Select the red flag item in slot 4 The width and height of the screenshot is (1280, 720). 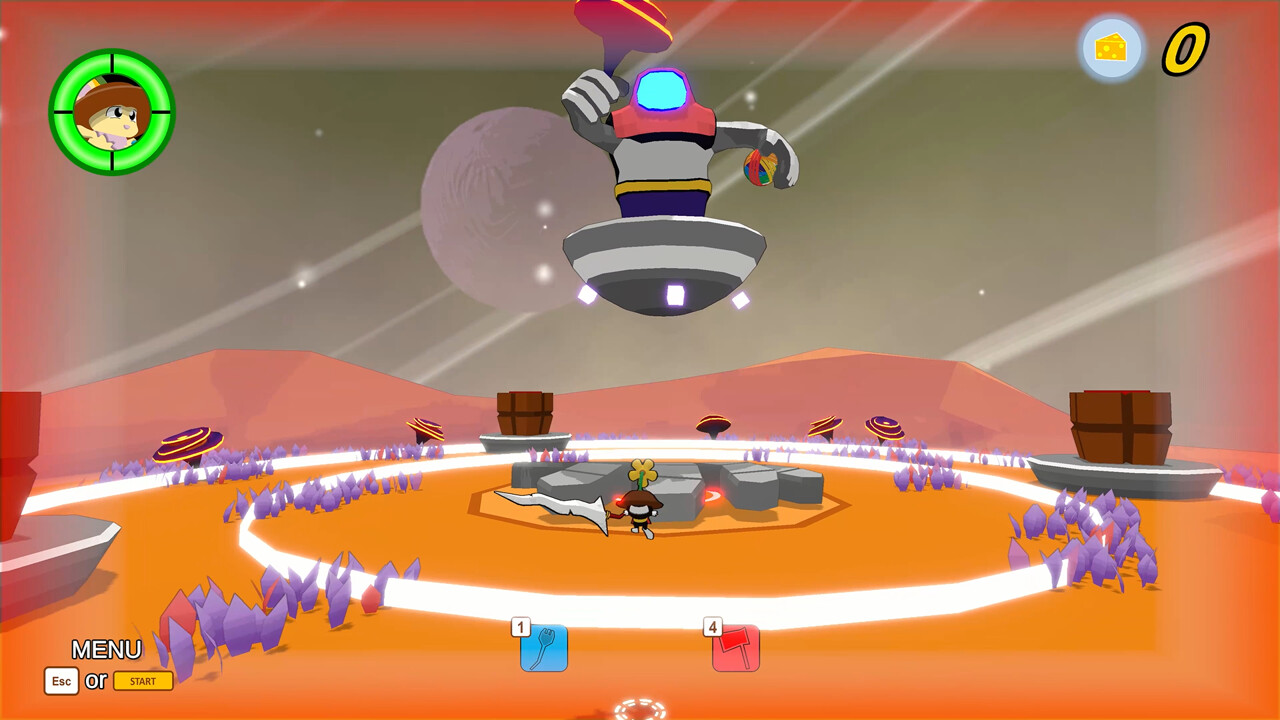point(735,649)
